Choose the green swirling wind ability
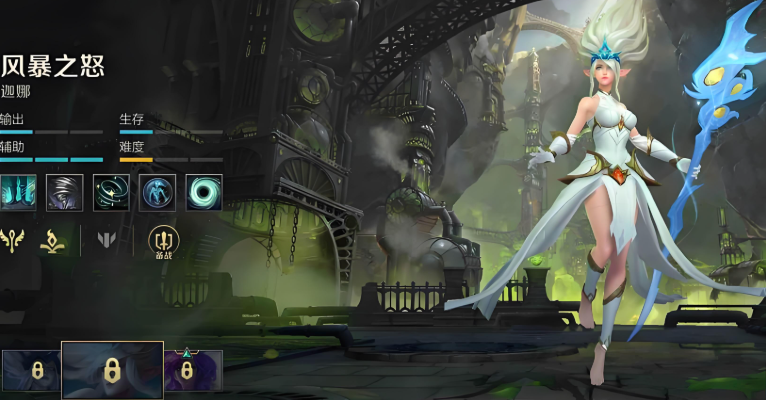This screenshot has height=400, width=766. [x=112, y=192]
